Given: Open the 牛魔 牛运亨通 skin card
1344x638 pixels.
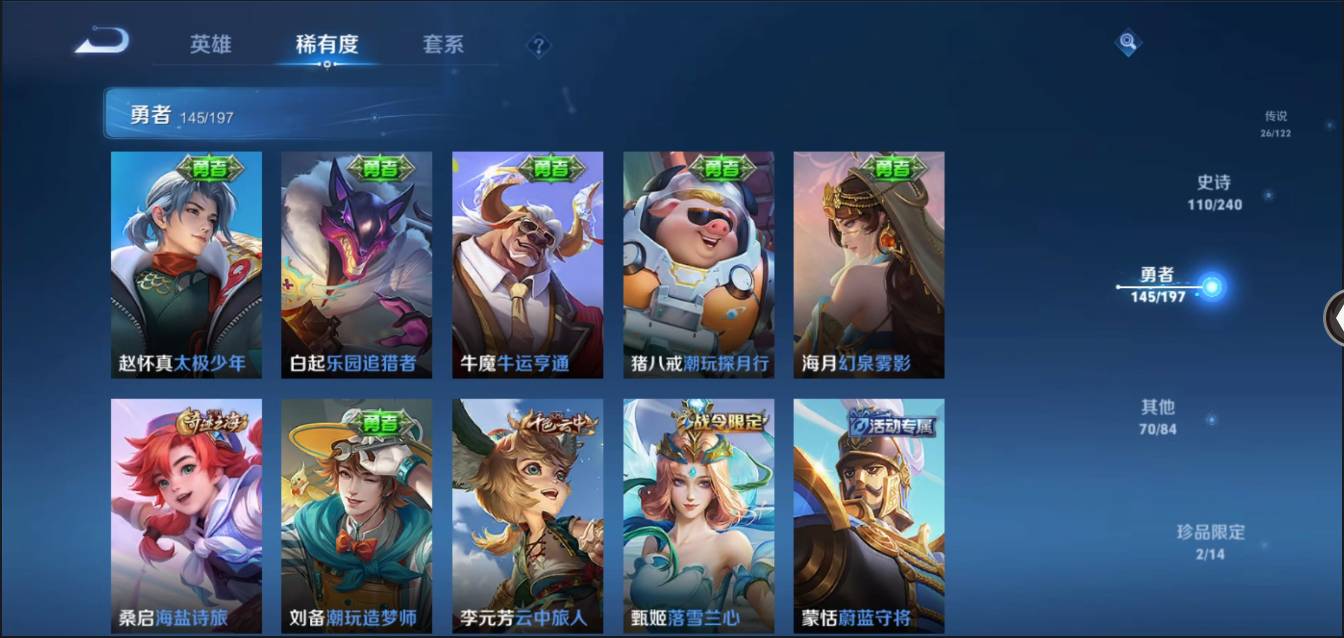Looking at the screenshot, I should click(527, 265).
